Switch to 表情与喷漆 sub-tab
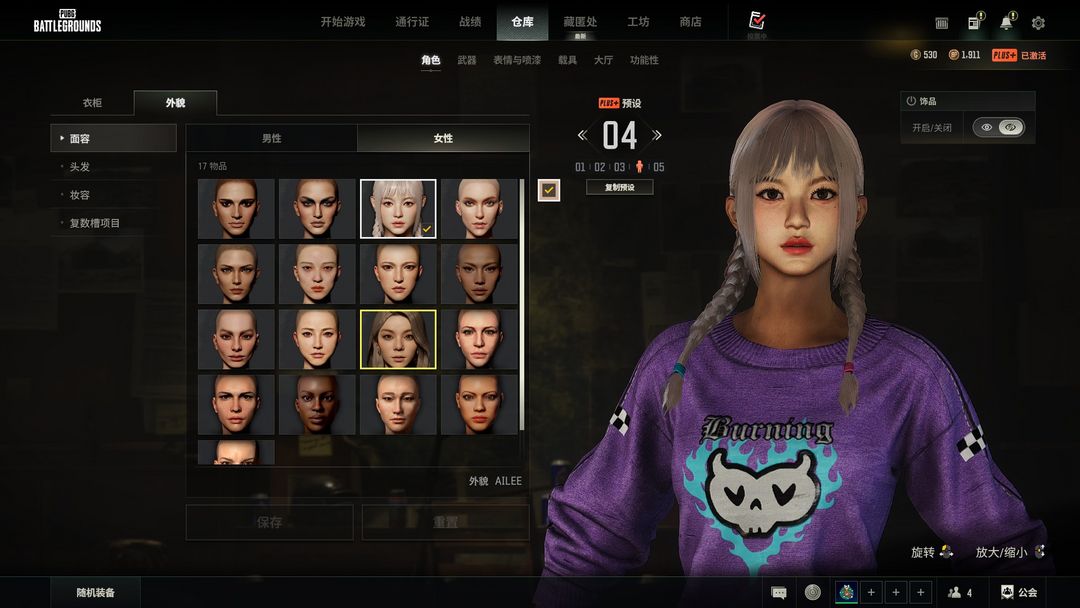Screen dimensions: 1080x608 pos(517,60)
